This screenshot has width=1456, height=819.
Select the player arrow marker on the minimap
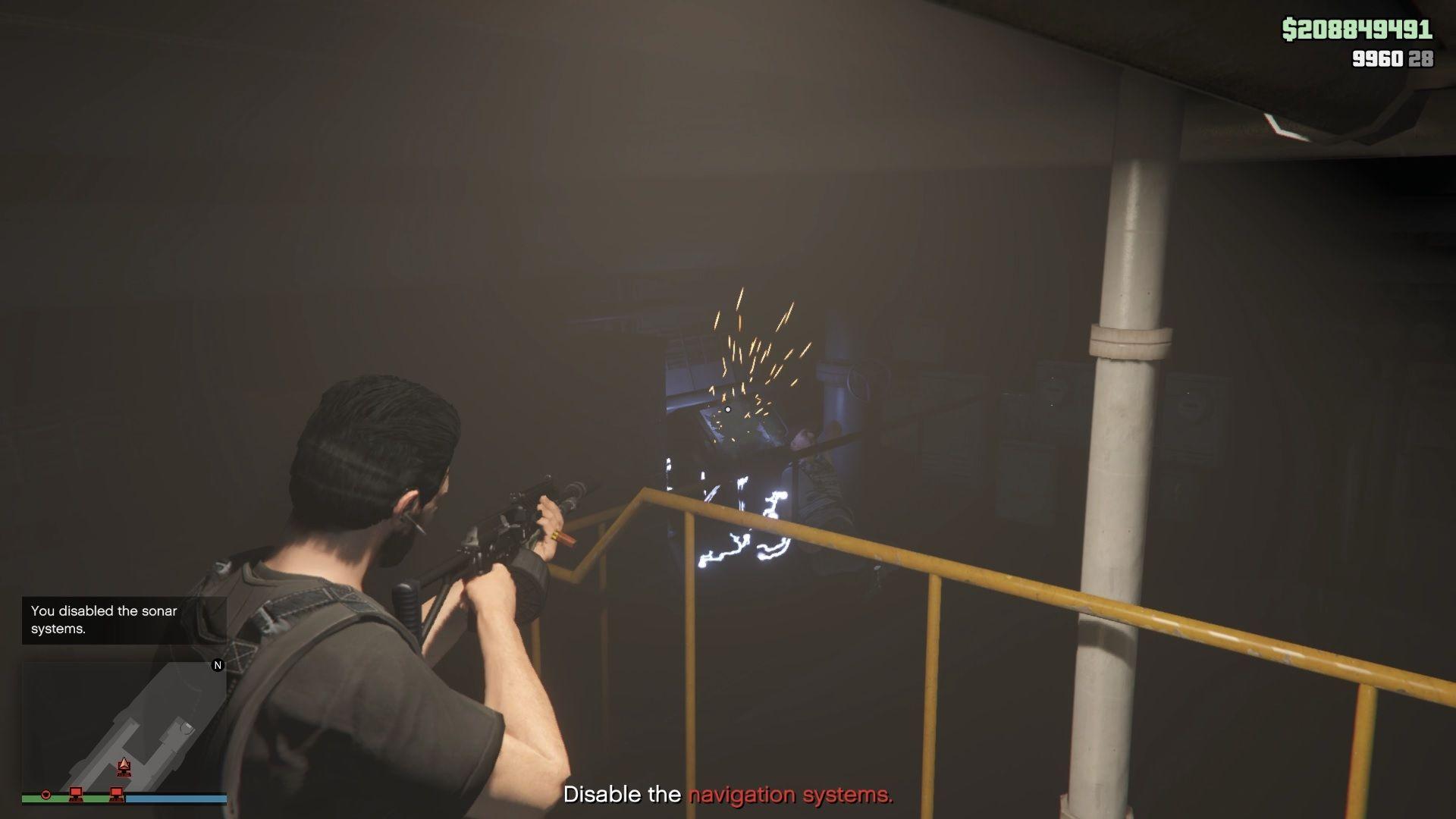coord(124,765)
